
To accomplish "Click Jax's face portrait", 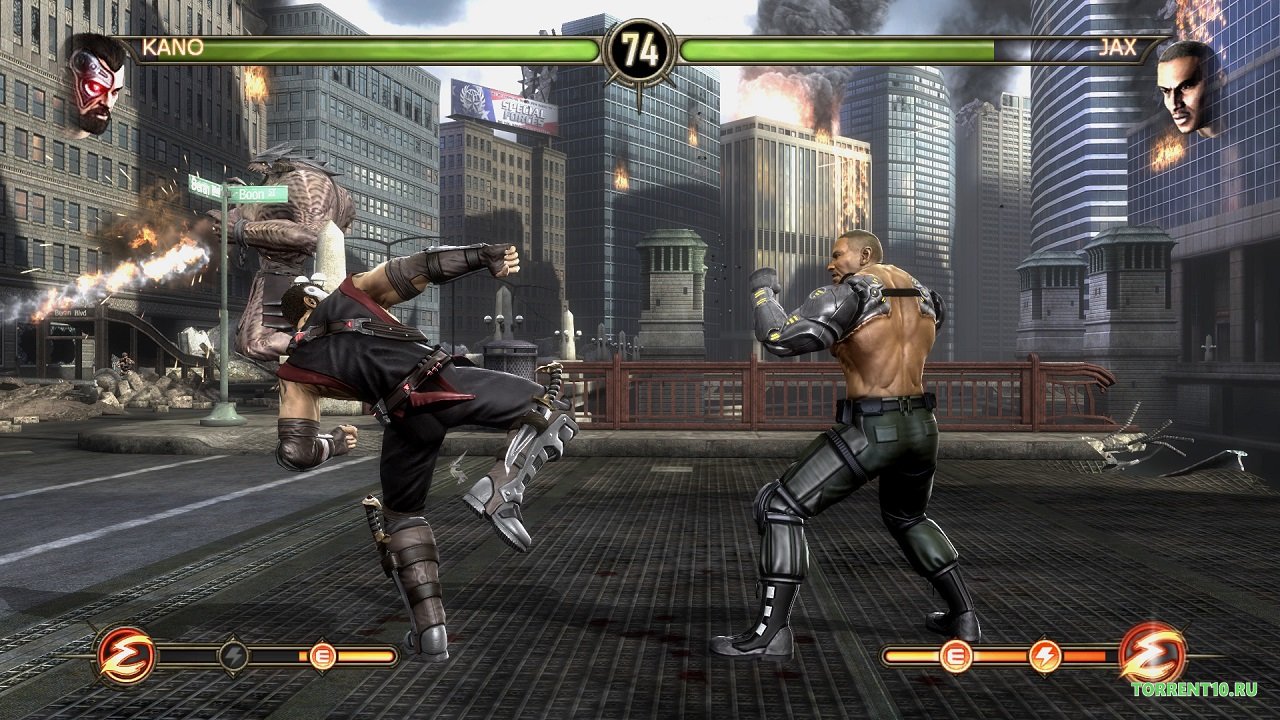I will coord(1186,87).
